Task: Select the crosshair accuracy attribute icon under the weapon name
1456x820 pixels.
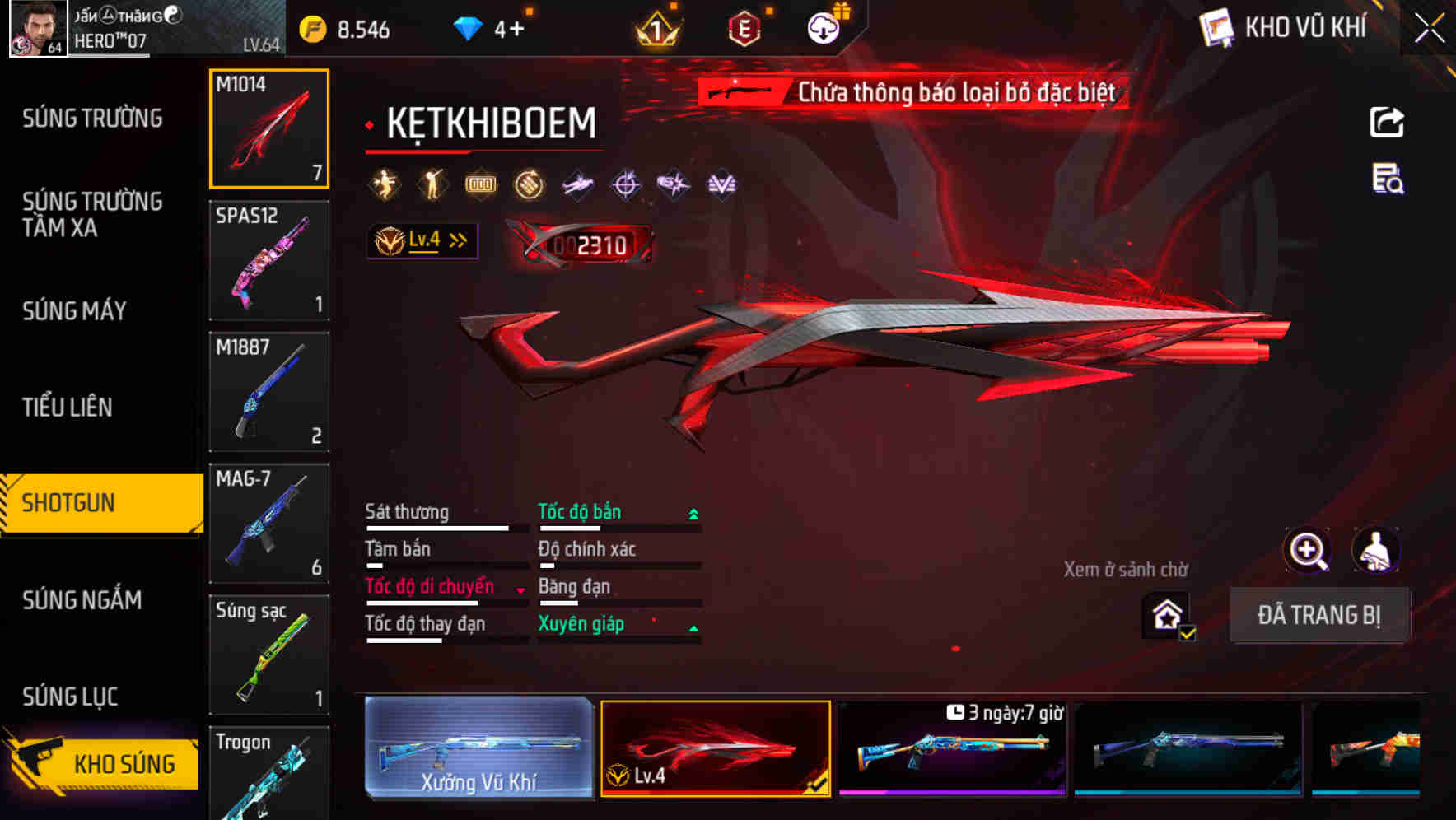Action: click(625, 184)
